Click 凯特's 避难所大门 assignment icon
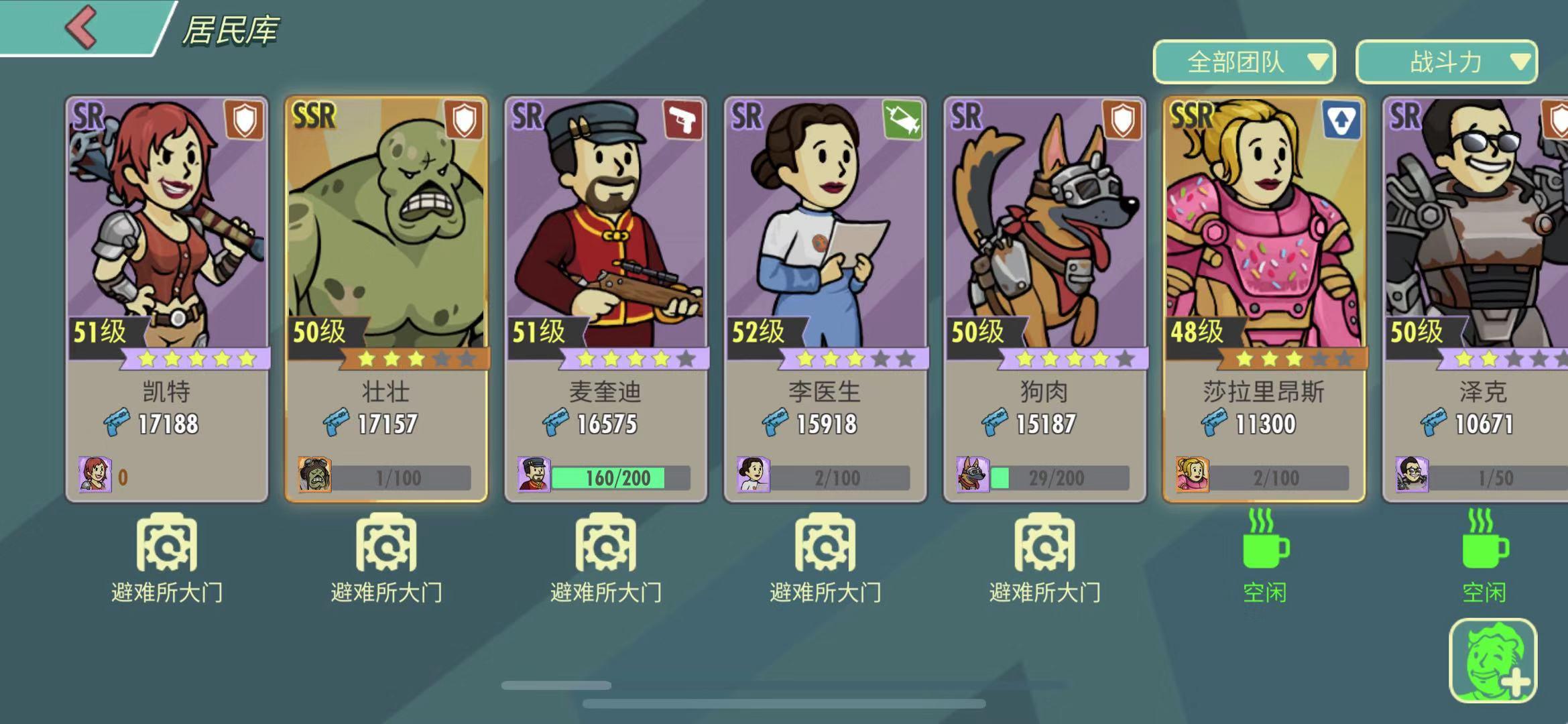The width and height of the screenshot is (1568, 724). click(x=167, y=543)
